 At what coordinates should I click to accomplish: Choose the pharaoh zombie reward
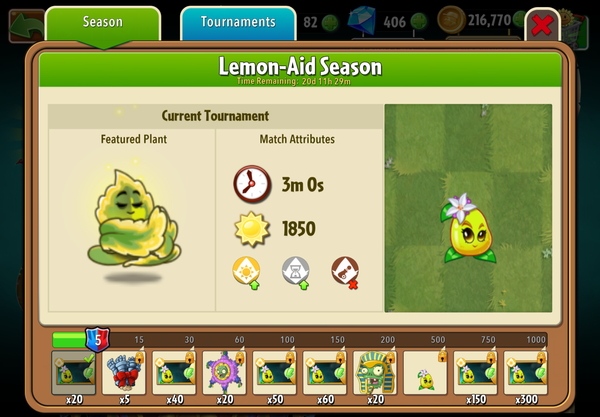(x=375, y=374)
